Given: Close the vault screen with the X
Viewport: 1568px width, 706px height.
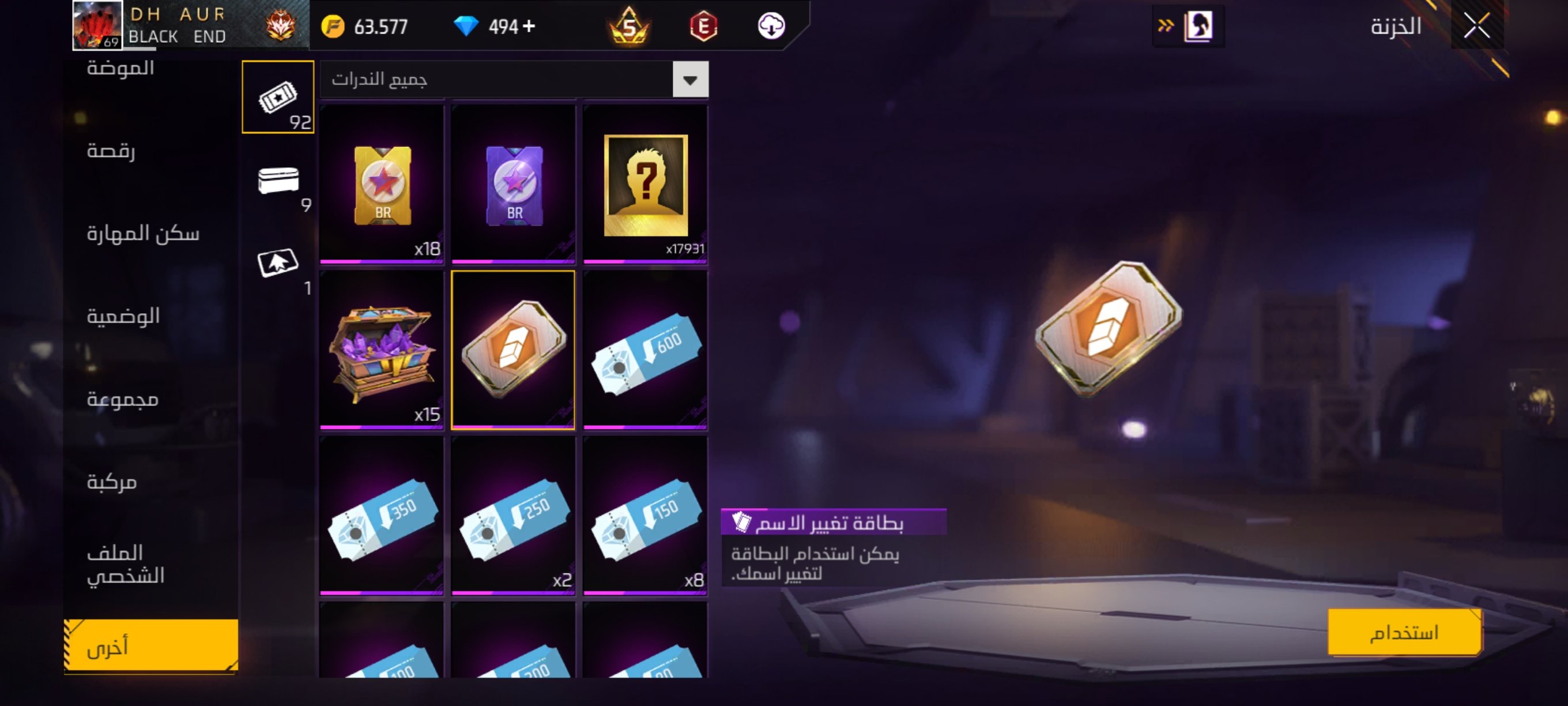Looking at the screenshot, I should (x=1476, y=26).
